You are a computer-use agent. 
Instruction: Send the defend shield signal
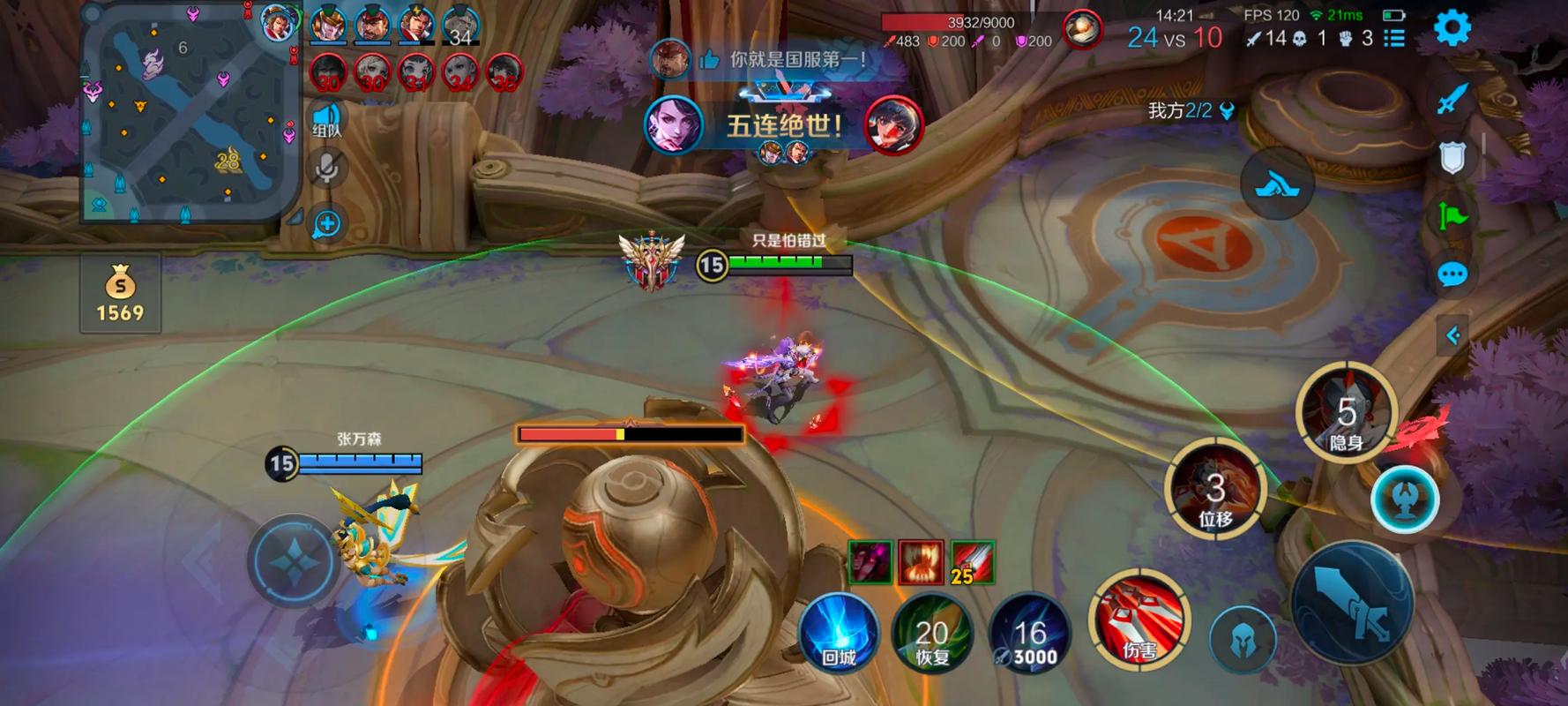point(1452,157)
